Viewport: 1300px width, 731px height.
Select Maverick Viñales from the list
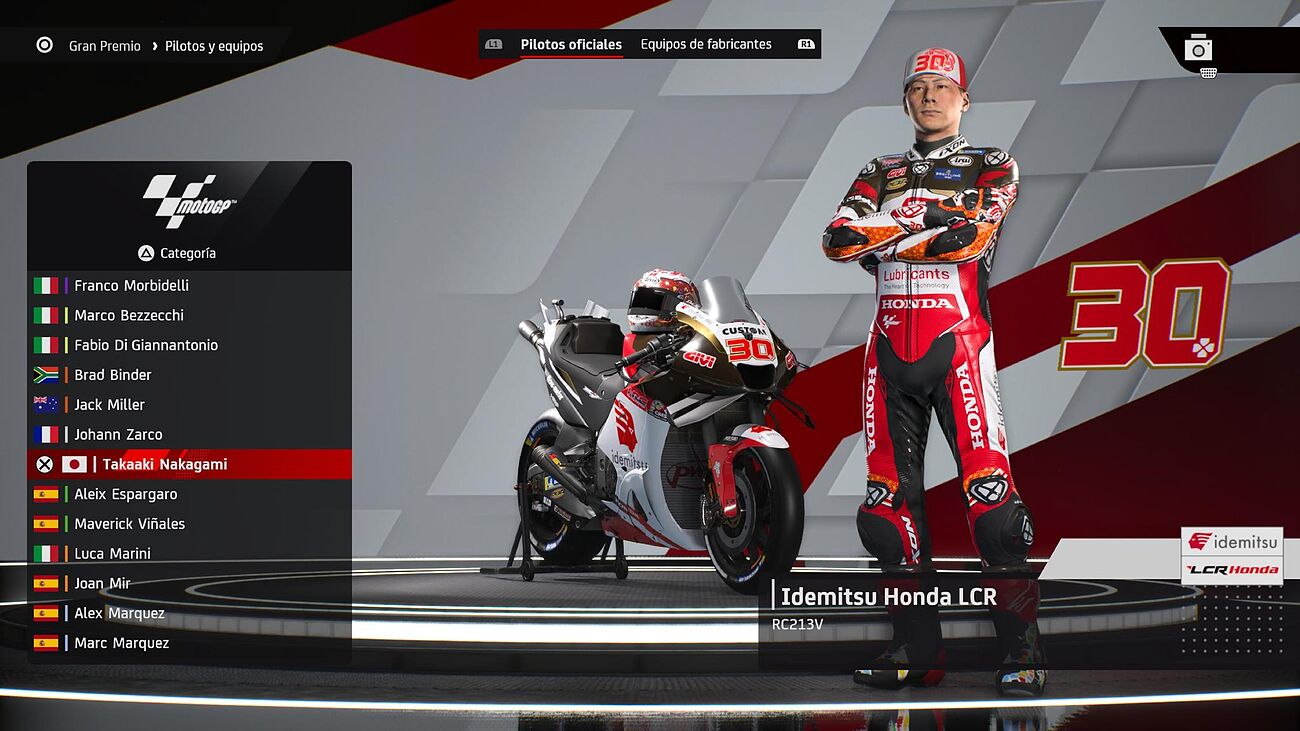[130, 524]
